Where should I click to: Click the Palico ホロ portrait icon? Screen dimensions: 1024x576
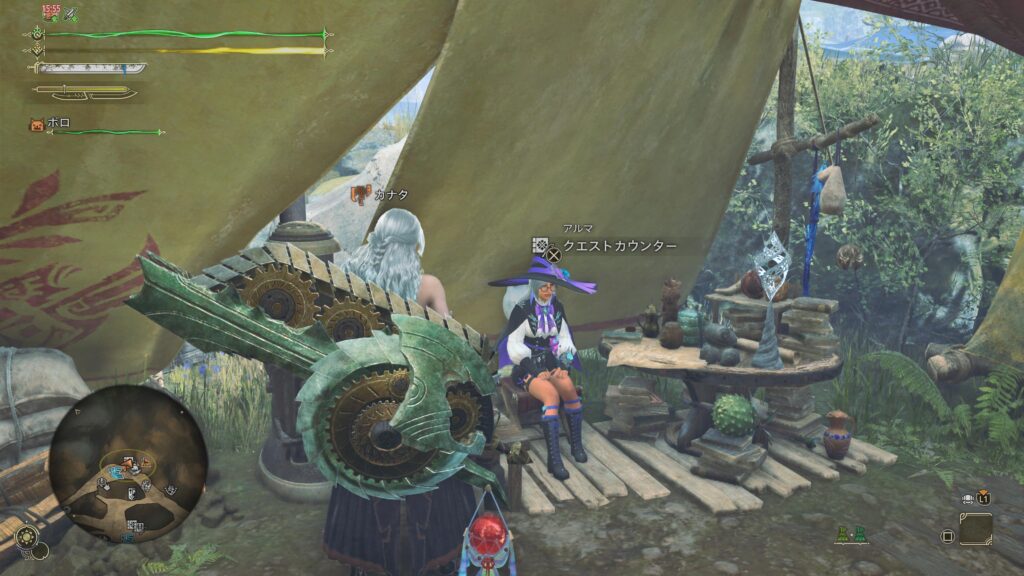[x=37, y=125]
